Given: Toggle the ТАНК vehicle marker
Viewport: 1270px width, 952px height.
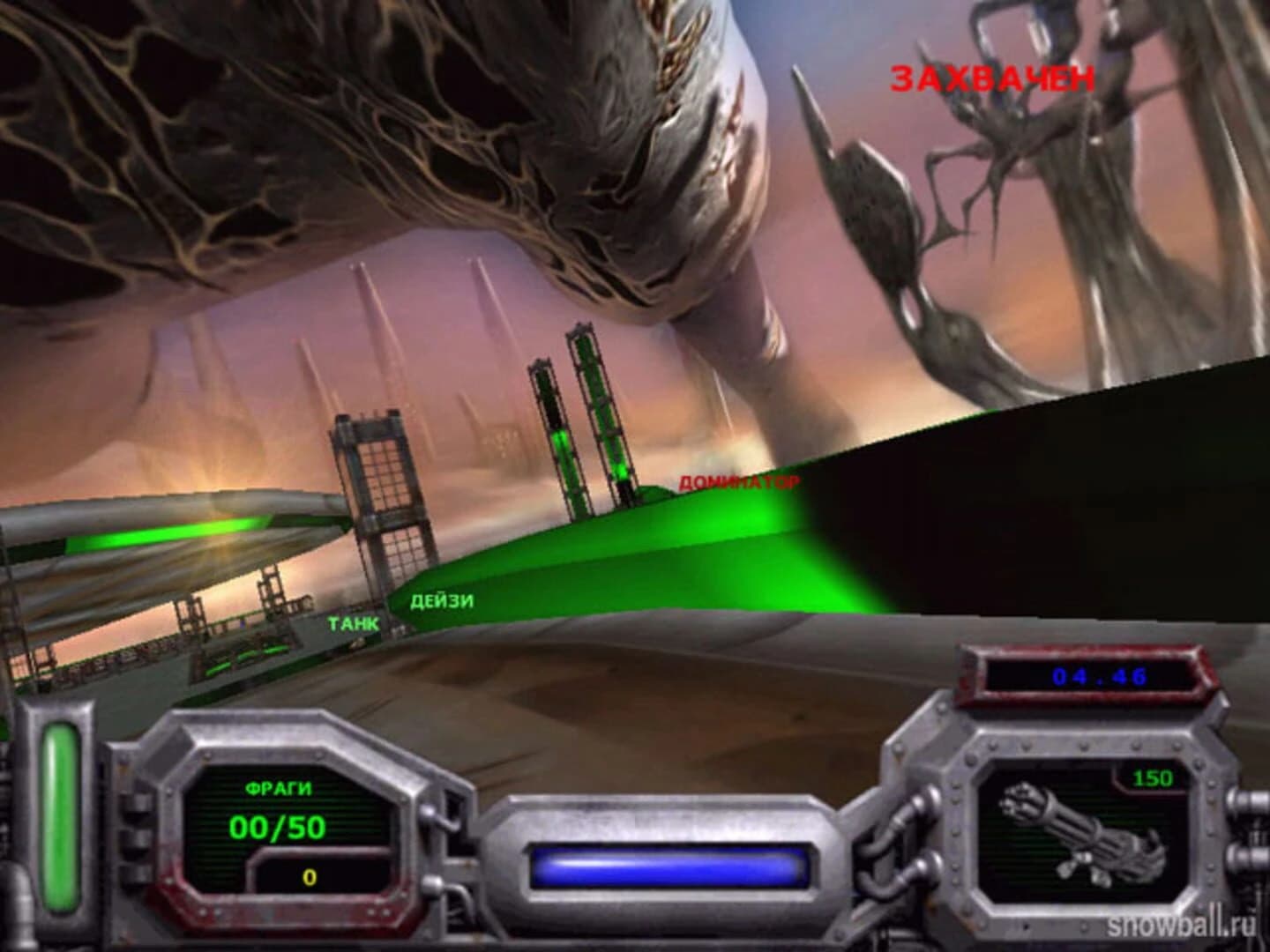Looking at the screenshot, I should coord(352,625).
